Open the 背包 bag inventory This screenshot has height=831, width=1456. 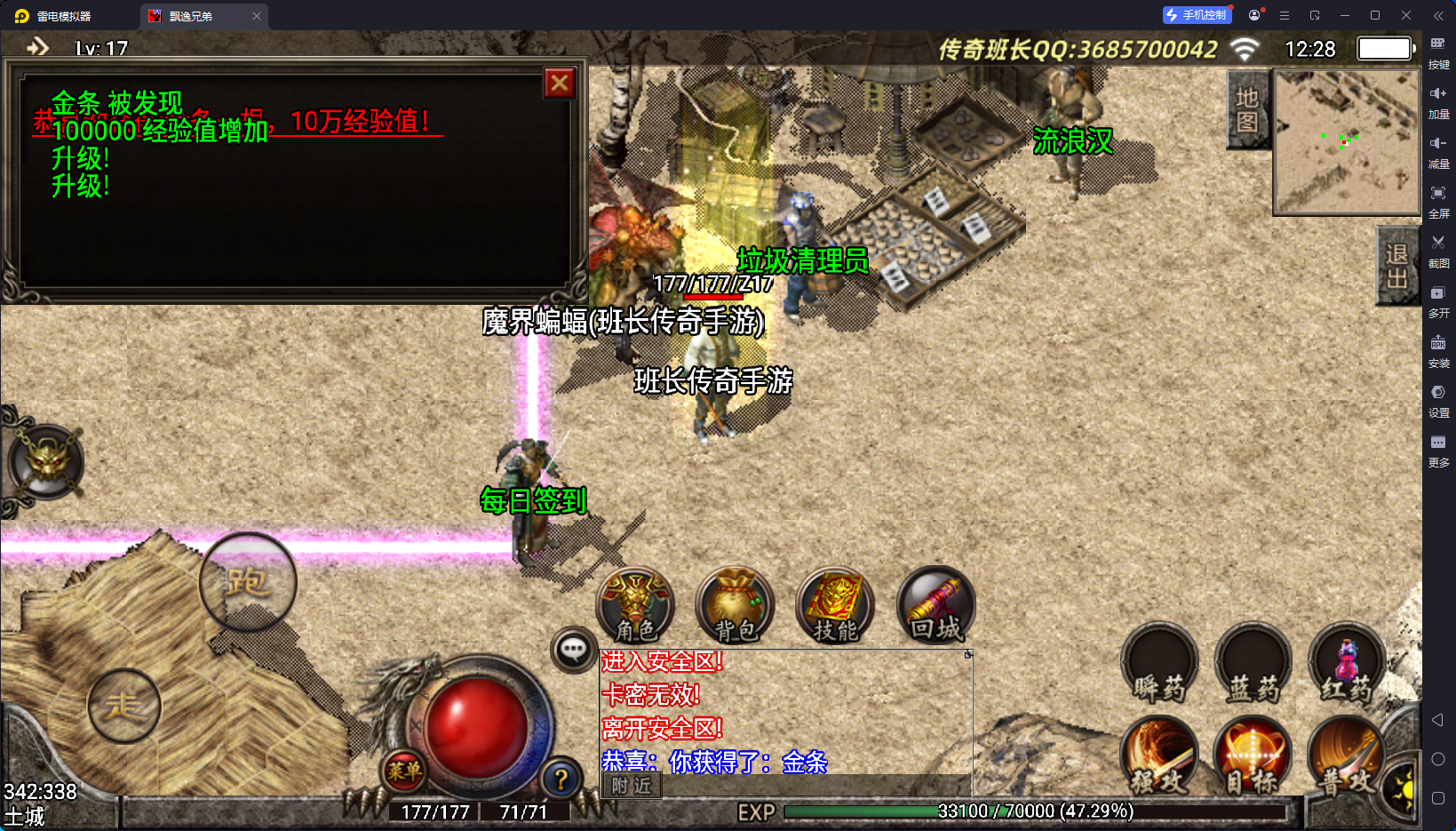[736, 606]
